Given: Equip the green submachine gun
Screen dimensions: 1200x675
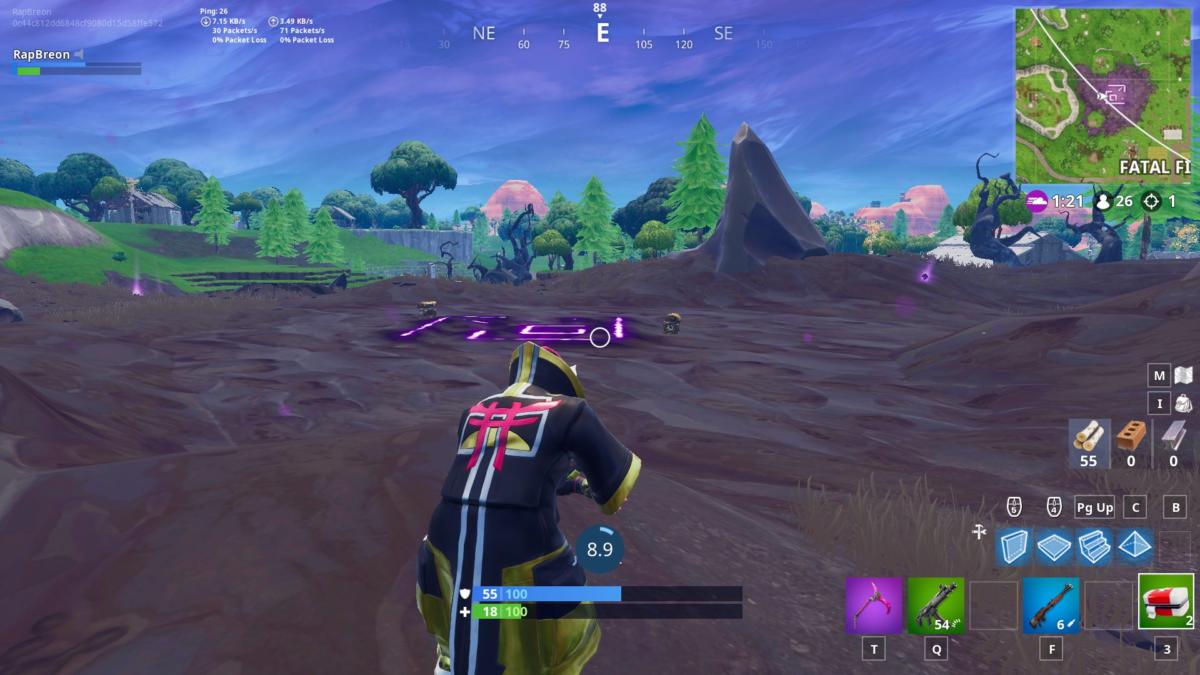Looking at the screenshot, I should point(936,605).
